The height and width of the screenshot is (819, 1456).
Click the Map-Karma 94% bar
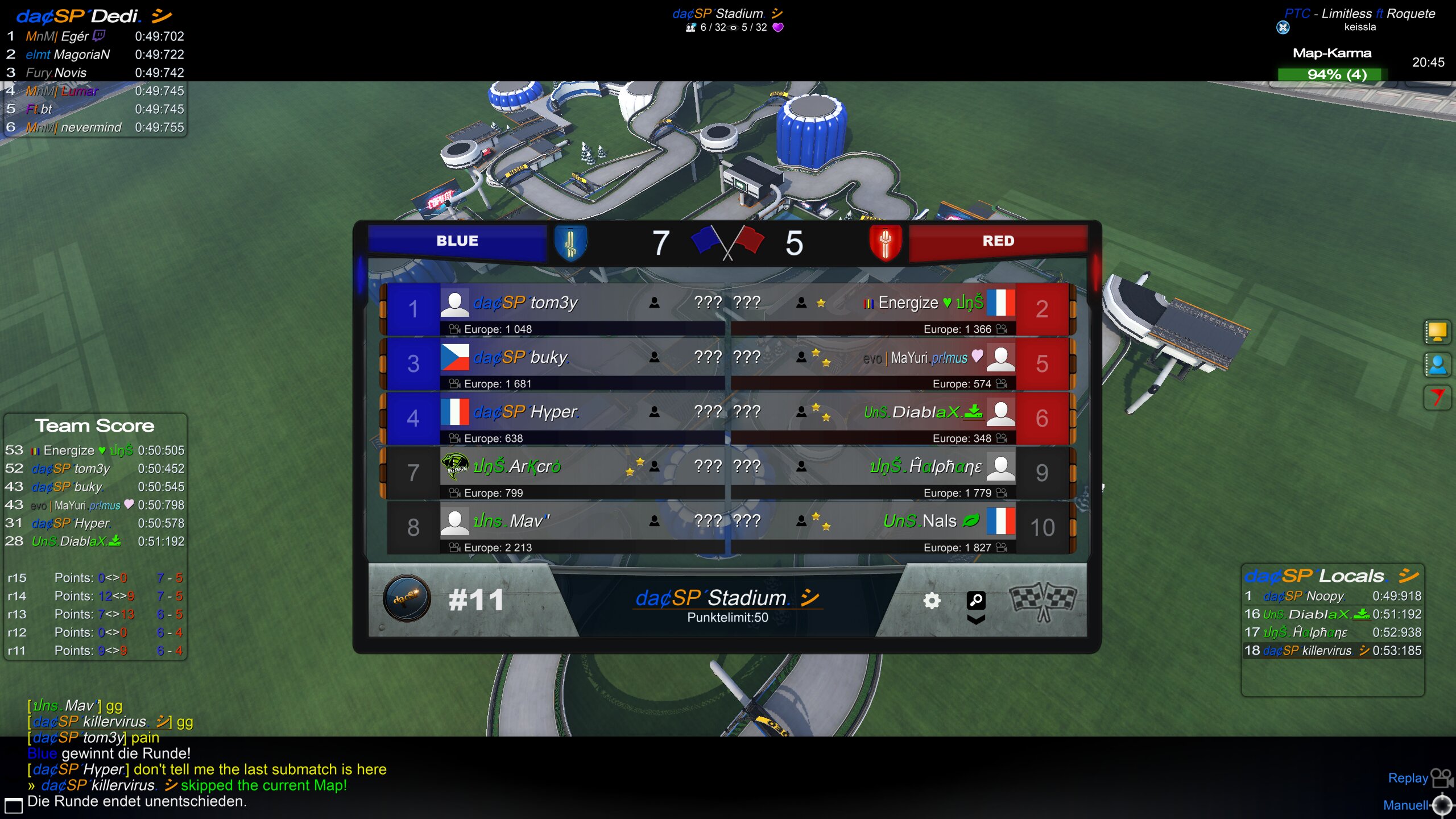tap(1333, 75)
